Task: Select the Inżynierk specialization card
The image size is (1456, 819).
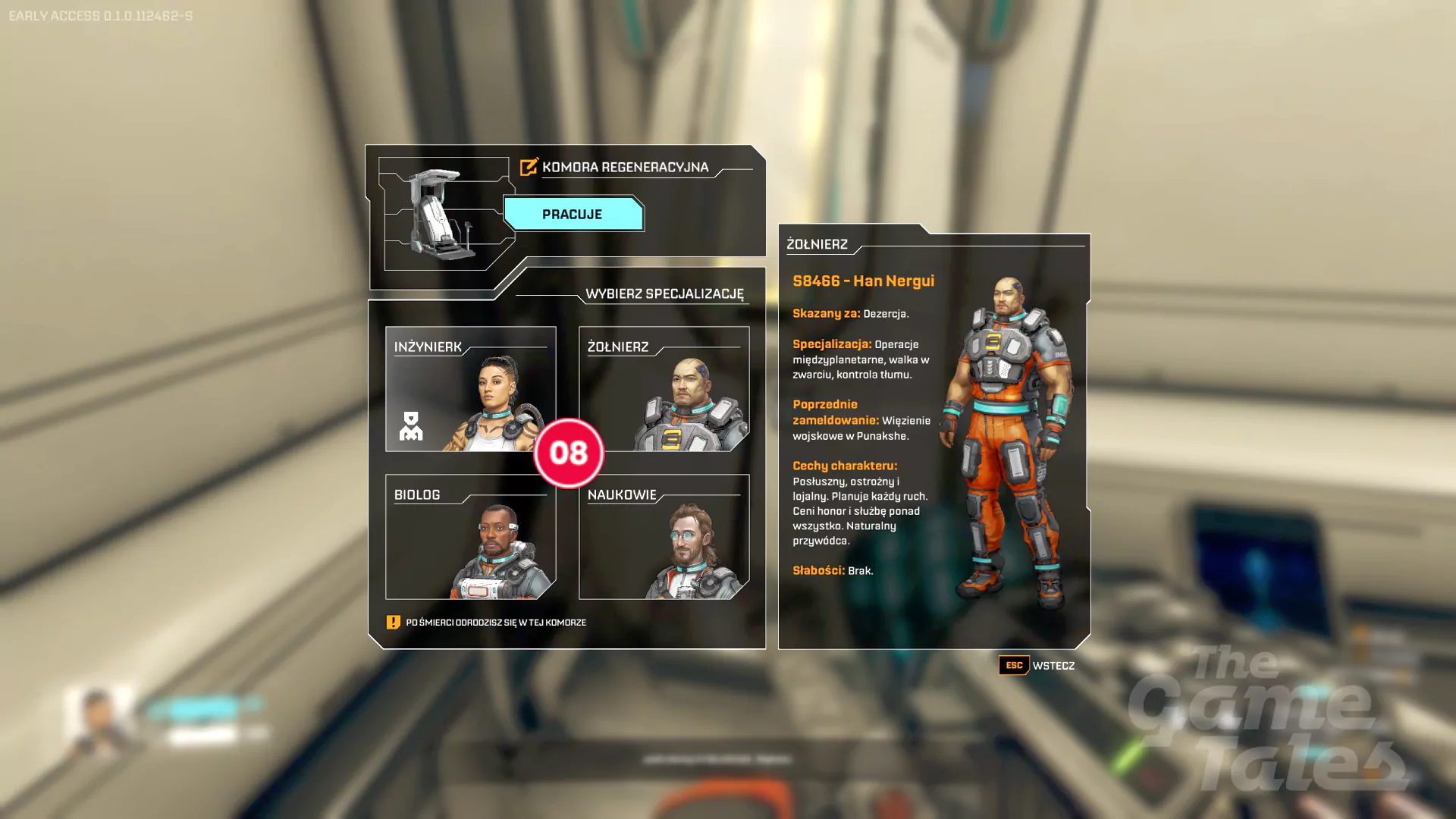Action: point(469,389)
